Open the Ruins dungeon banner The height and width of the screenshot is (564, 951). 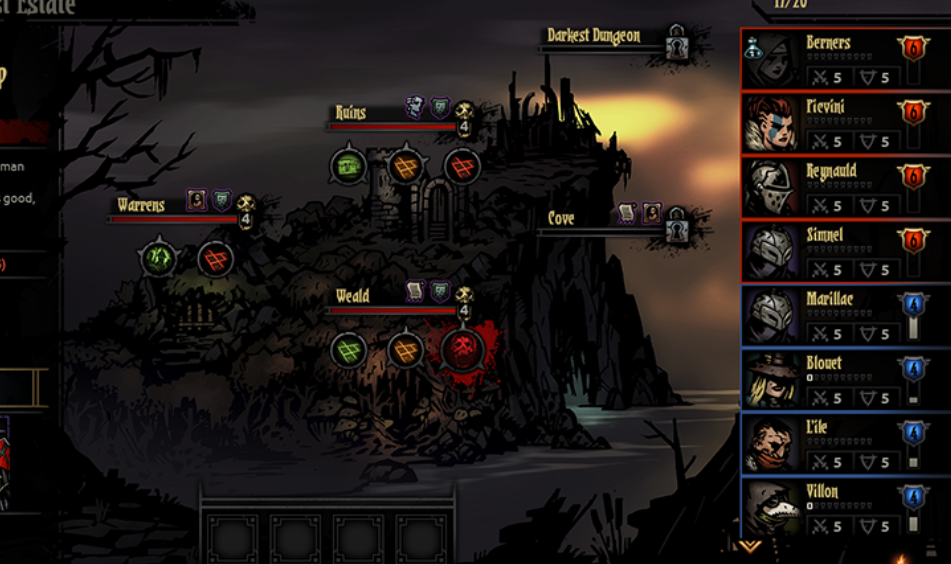[351, 113]
